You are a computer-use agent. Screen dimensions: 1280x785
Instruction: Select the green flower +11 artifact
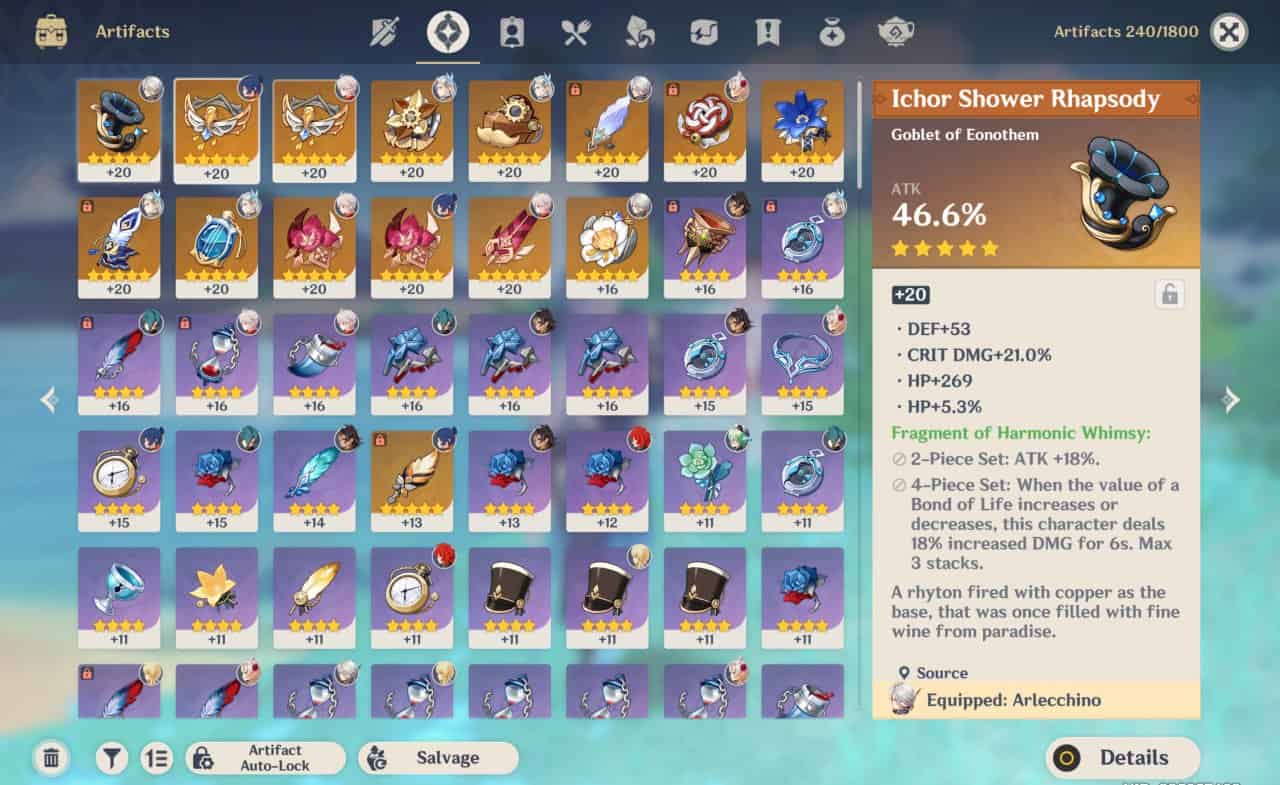pyautogui.click(x=704, y=480)
